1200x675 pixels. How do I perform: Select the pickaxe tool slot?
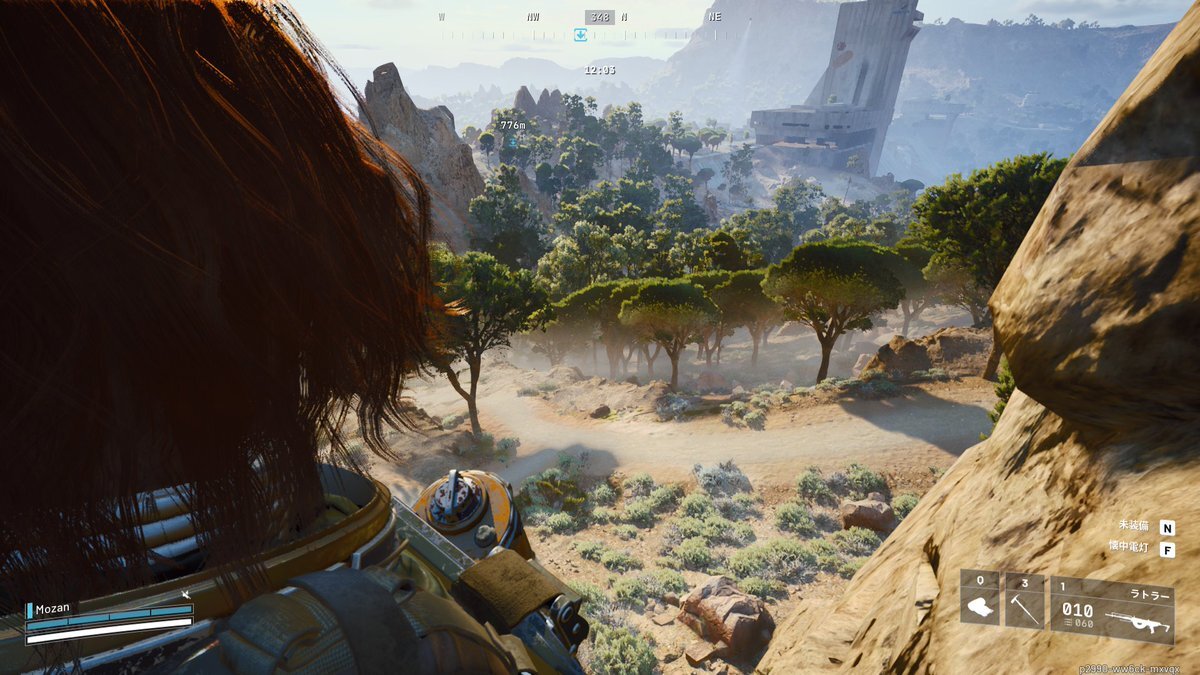point(1024,600)
